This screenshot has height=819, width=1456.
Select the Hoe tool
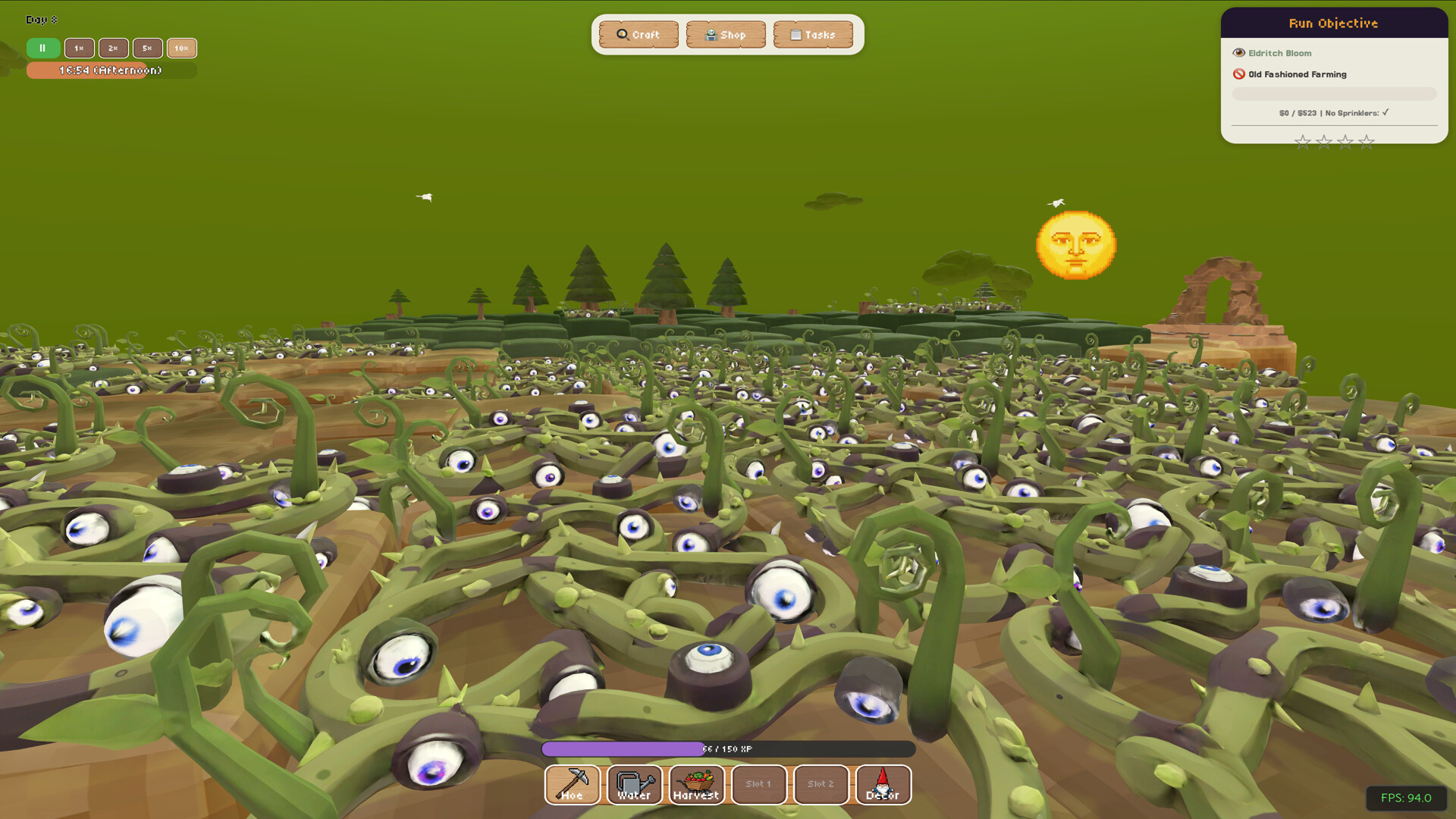[x=573, y=785]
